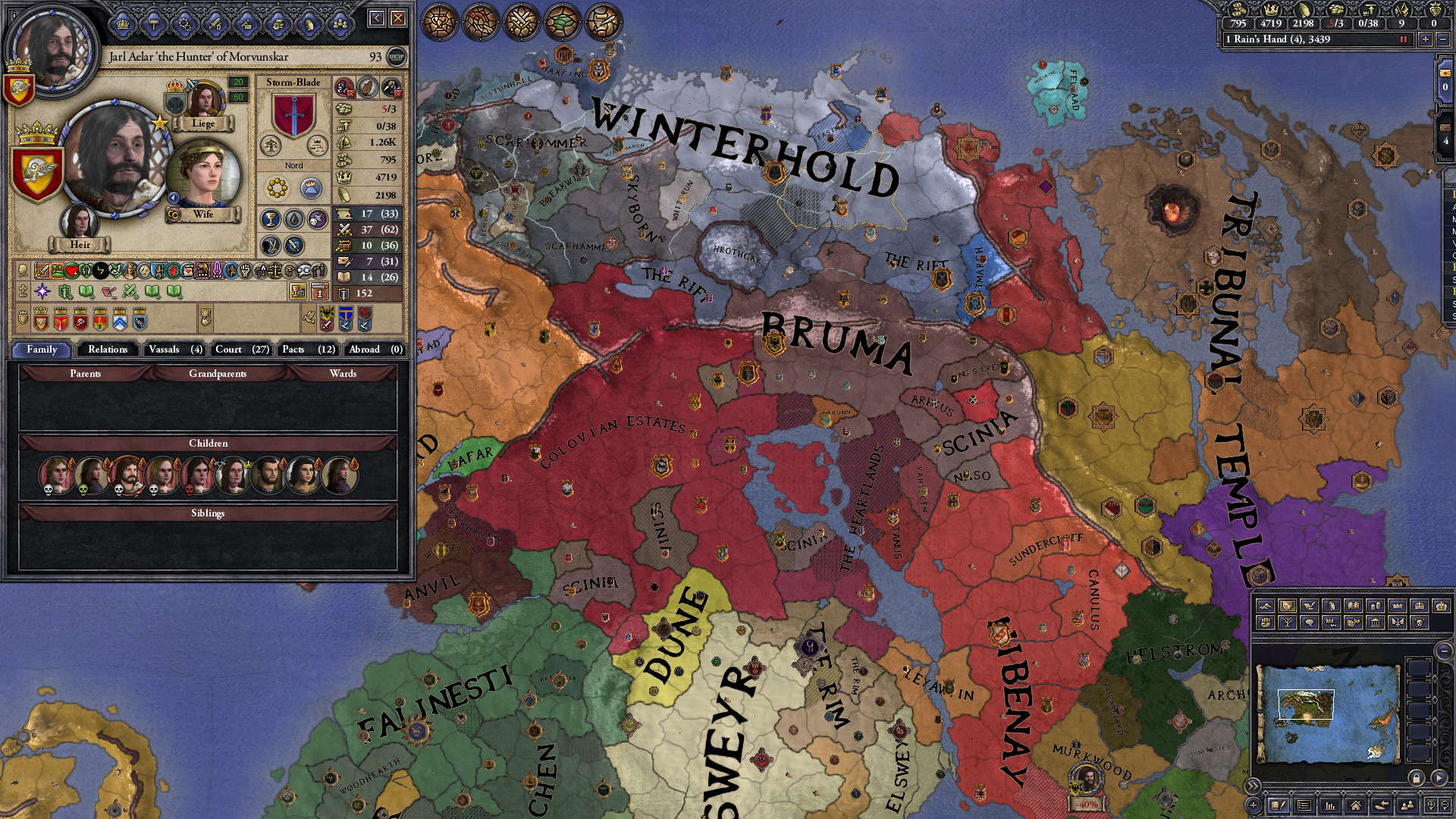Click the mountain terrain map mode icon
Viewport: 1456px width, 819px height.
pyautogui.click(x=1265, y=605)
